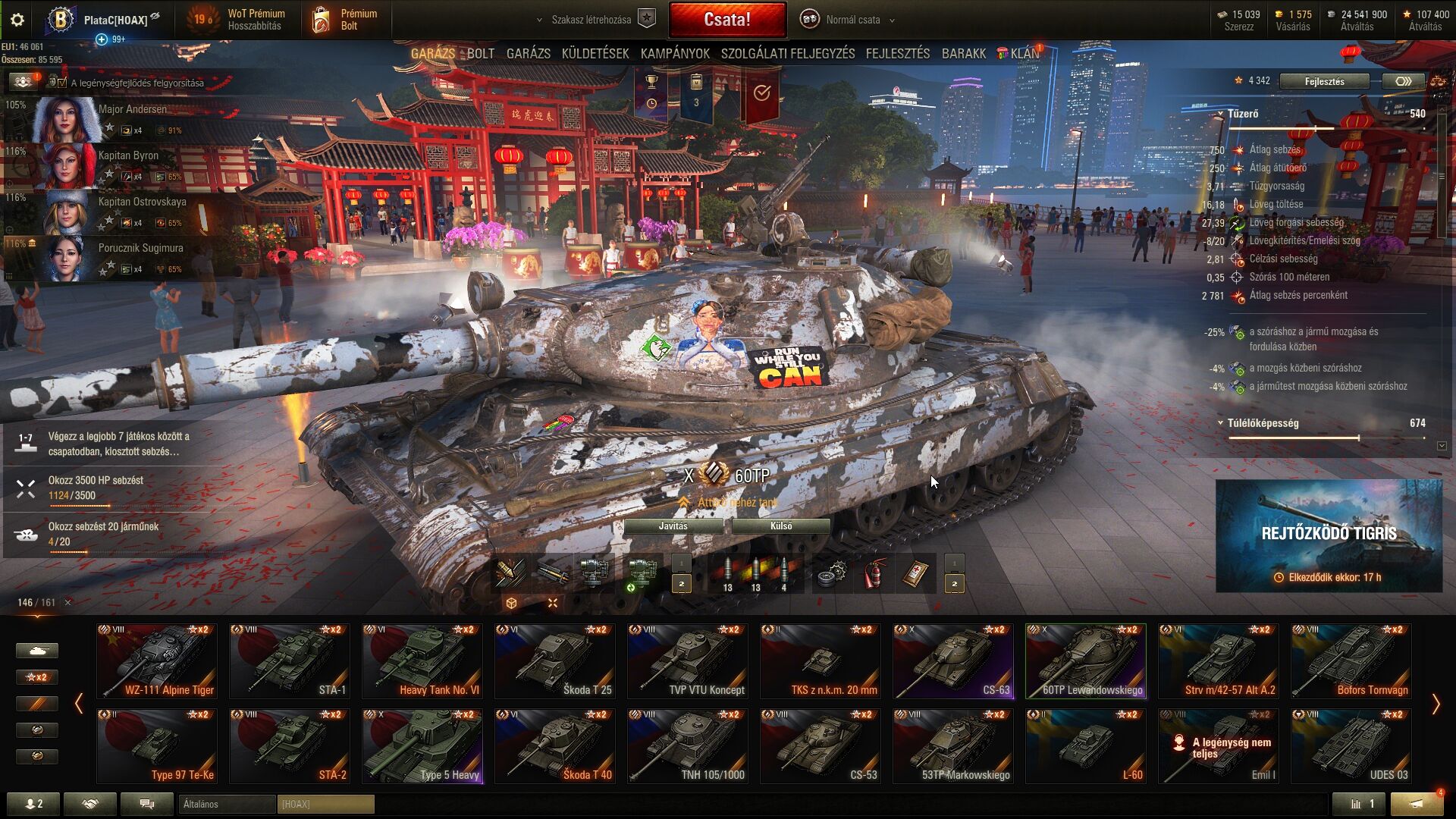Open the settings gear menu

tap(17, 20)
